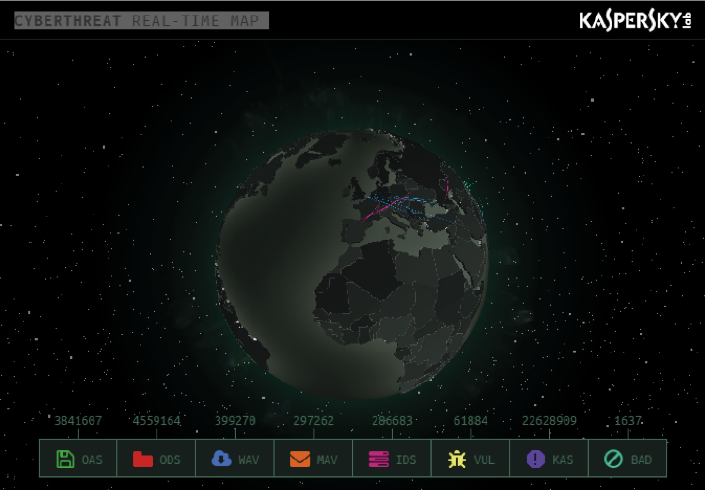Switch the IDS filter button
Image resolution: width=705 pixels, height=490 pixels.
pyautogui.click(x=391, y=459)
